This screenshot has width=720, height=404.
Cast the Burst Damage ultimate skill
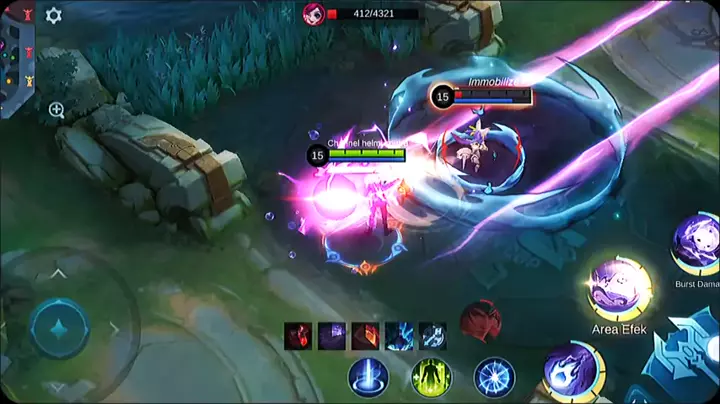tap(696, 243)
